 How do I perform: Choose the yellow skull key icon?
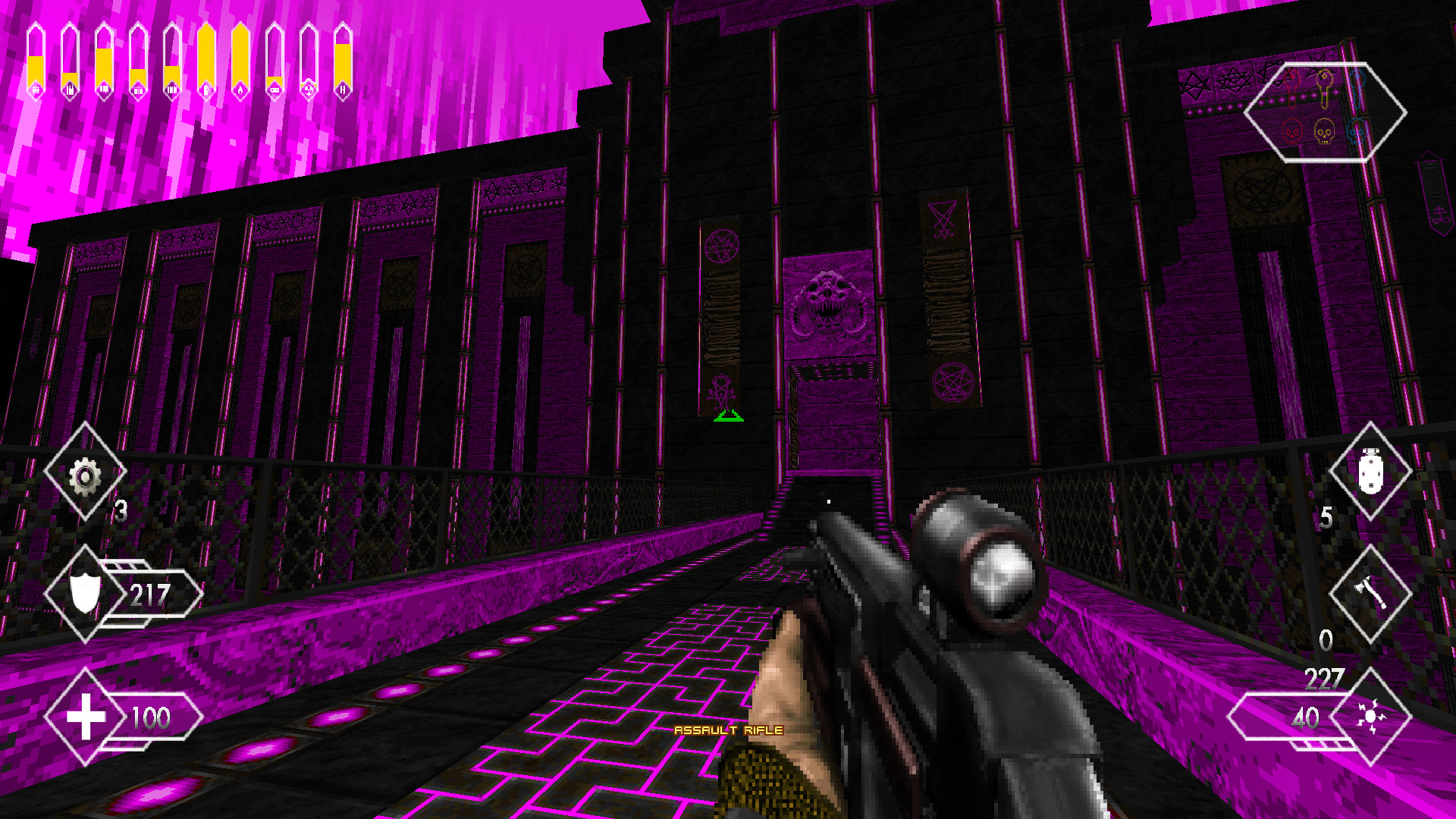[1324, 132]
